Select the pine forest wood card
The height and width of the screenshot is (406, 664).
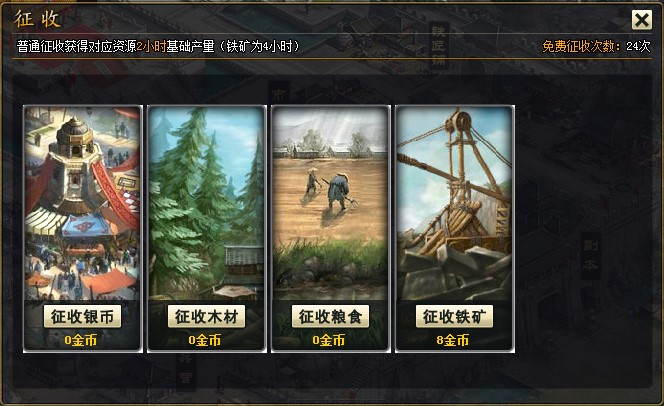[206, 200]
